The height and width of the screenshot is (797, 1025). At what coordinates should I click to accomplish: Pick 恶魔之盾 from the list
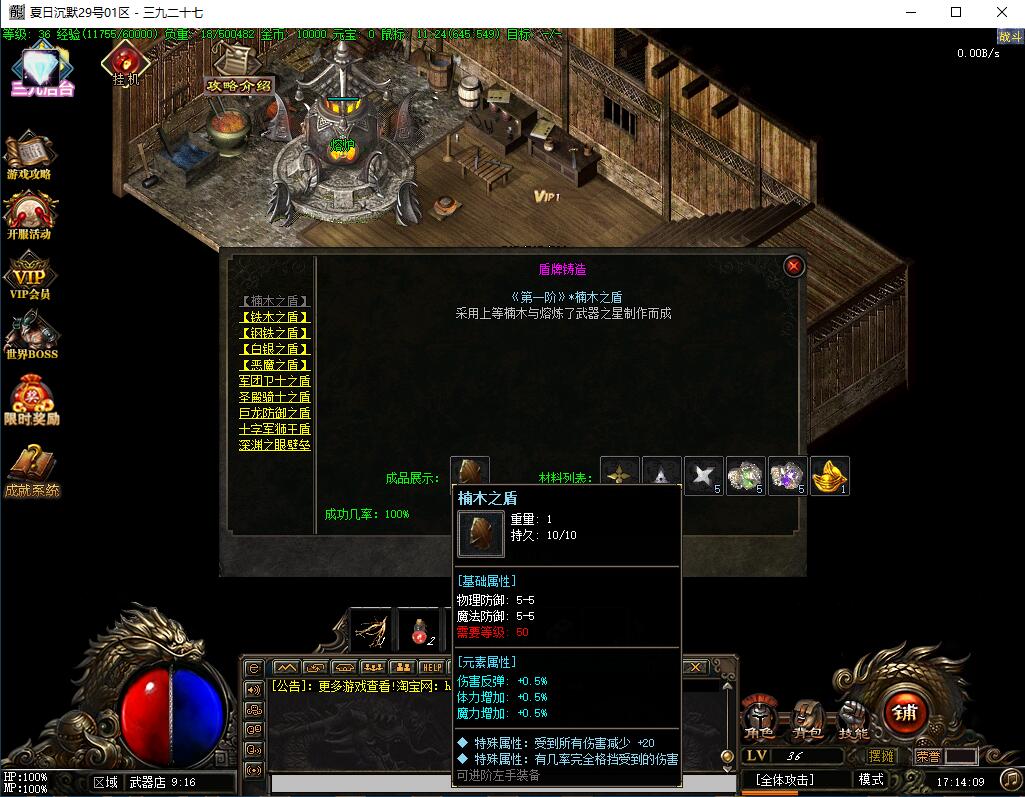click(275, 365)
